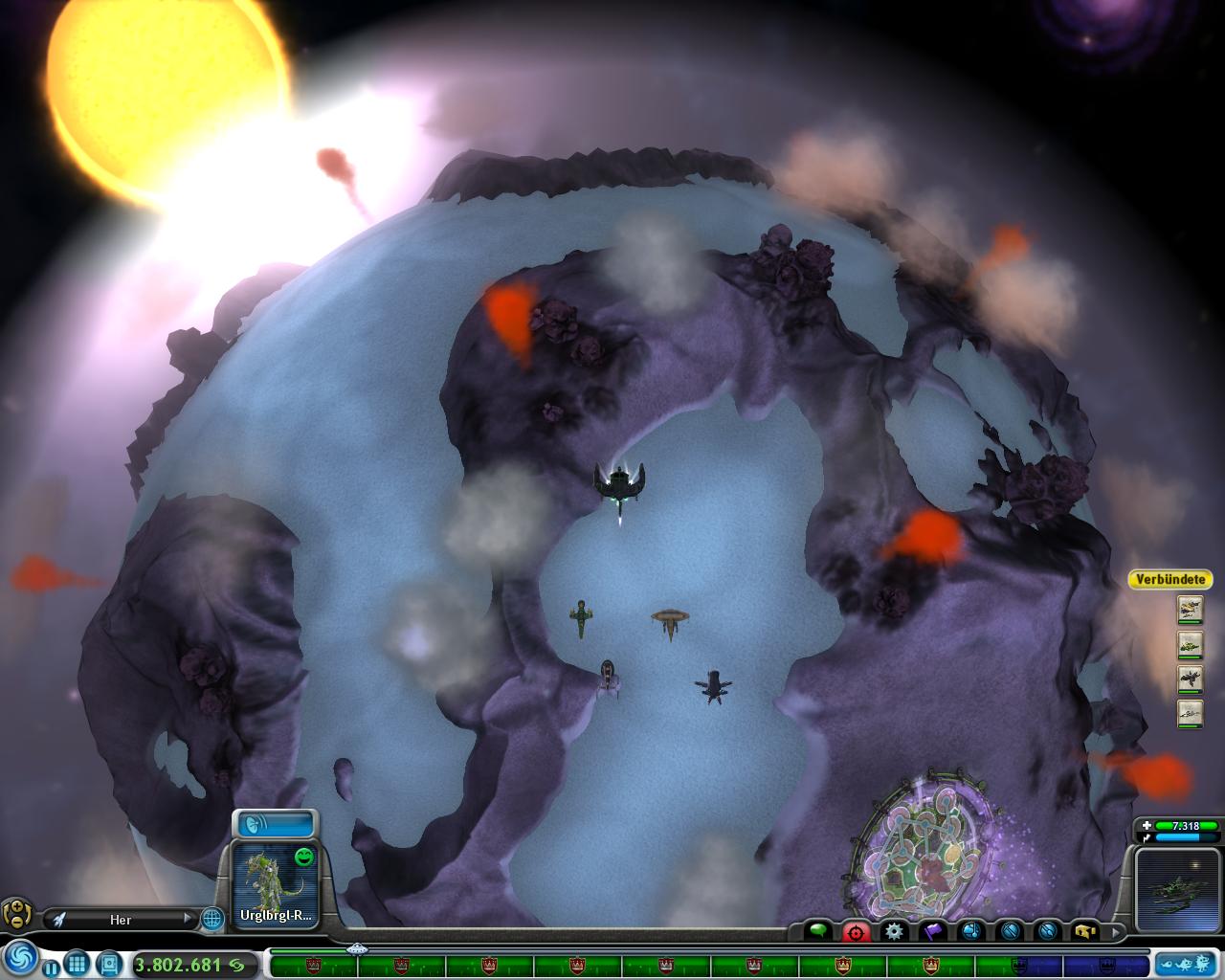Click the yellow plus-minus zoom control

coord(16,914)
